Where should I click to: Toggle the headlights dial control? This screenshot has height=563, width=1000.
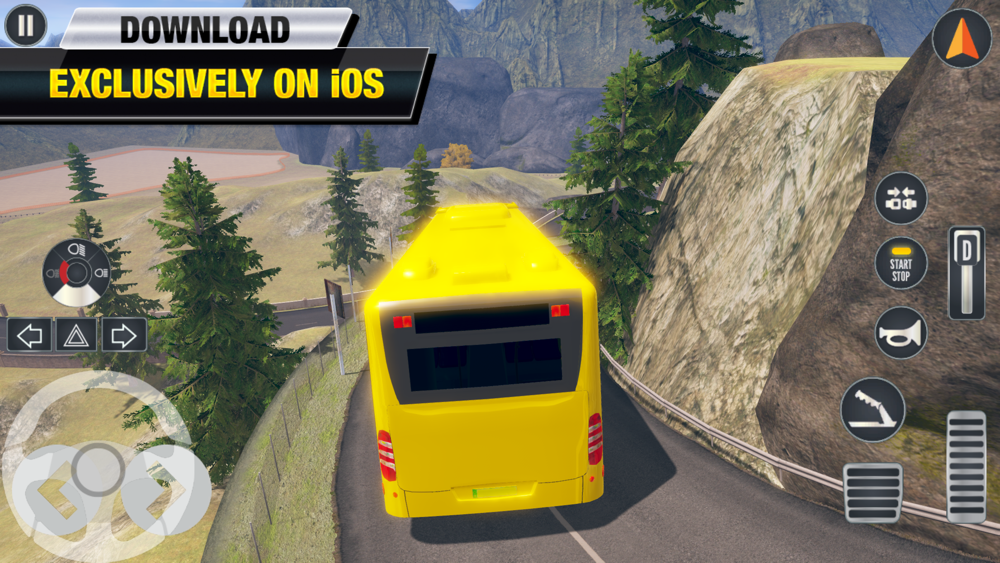click(77, 272)
